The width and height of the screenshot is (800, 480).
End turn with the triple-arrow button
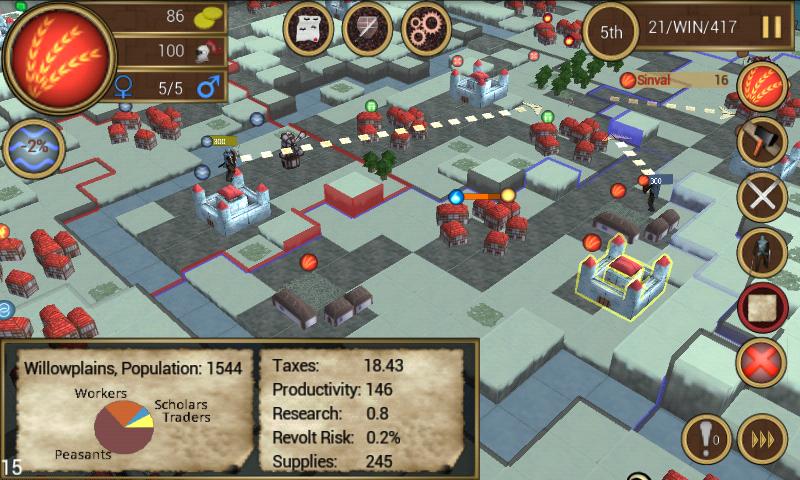pos(762,438)
